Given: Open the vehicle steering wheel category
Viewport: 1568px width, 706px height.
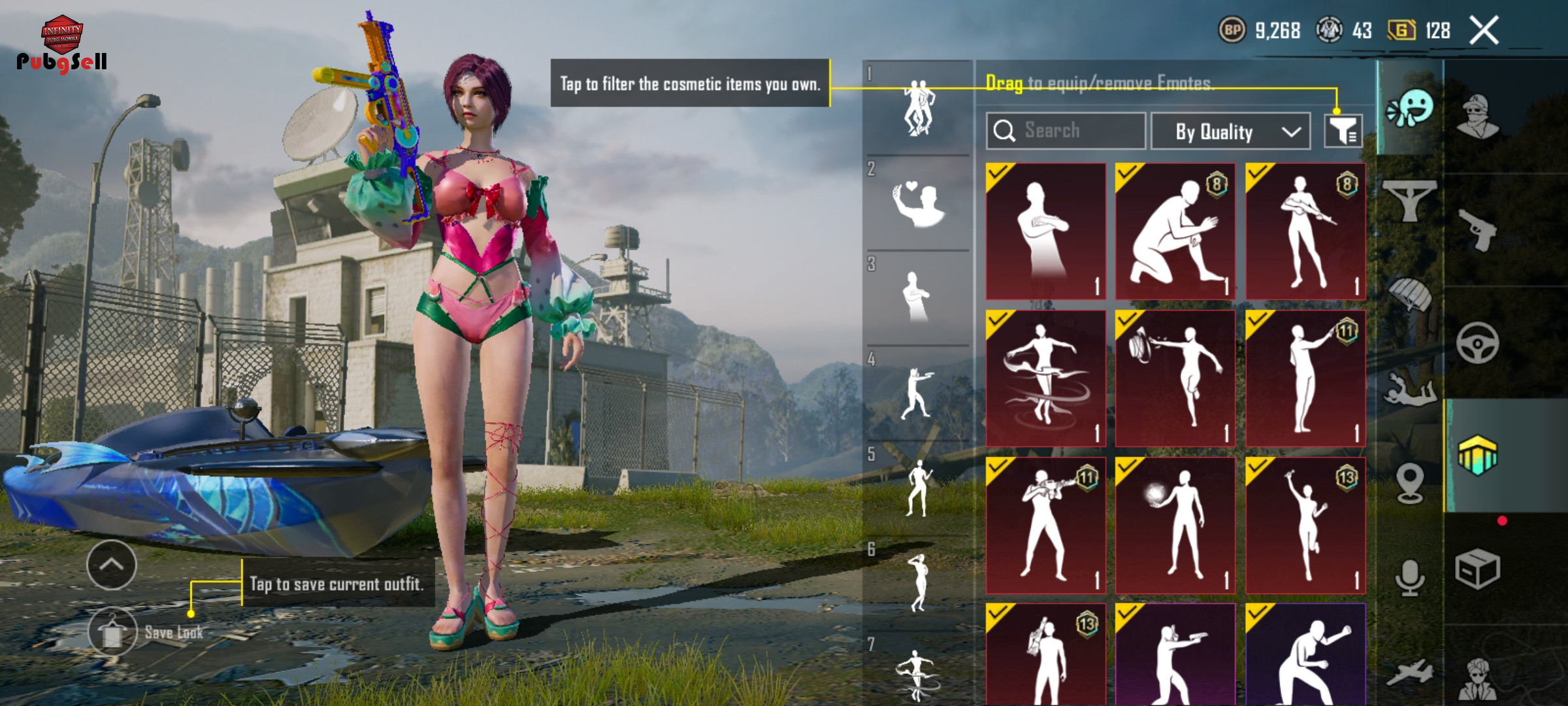Looking at the screenshot, I should 1477,343.
